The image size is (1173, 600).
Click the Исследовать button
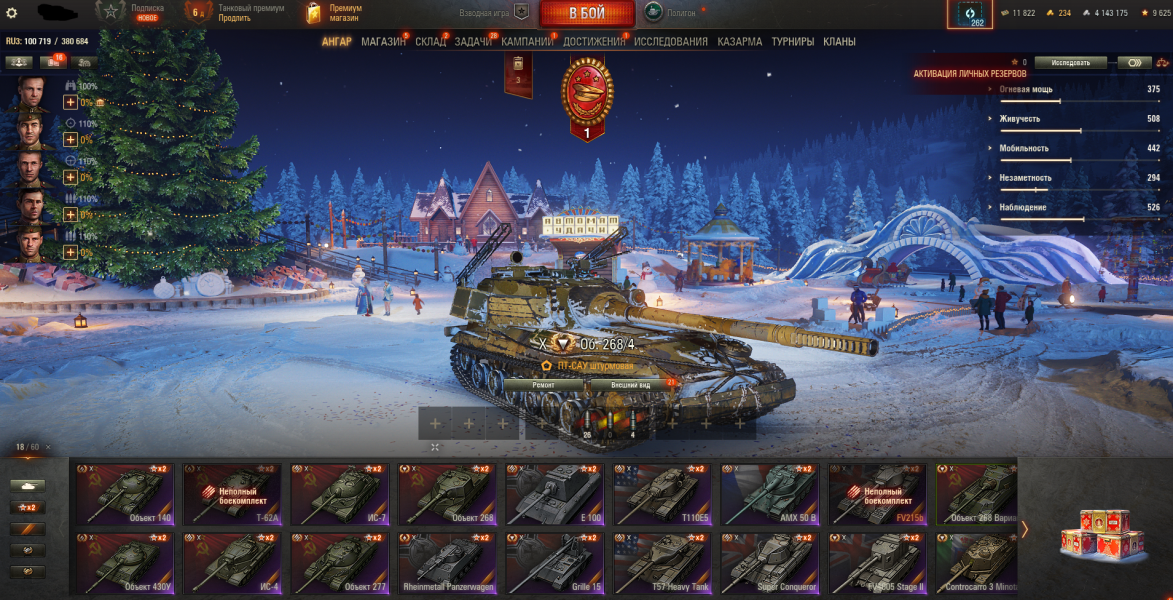1069,62
